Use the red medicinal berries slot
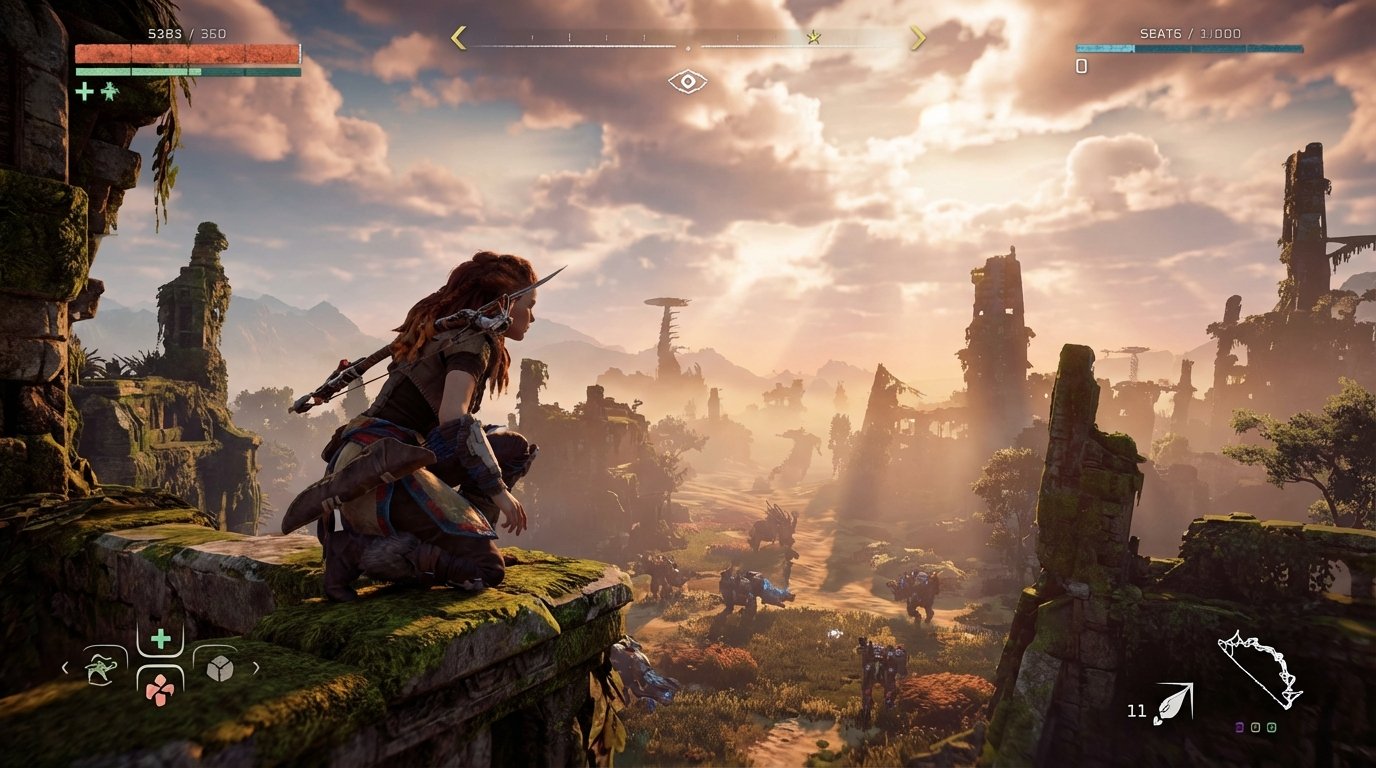Screen dimensions: 1376x768 click(x=159, y=686)
